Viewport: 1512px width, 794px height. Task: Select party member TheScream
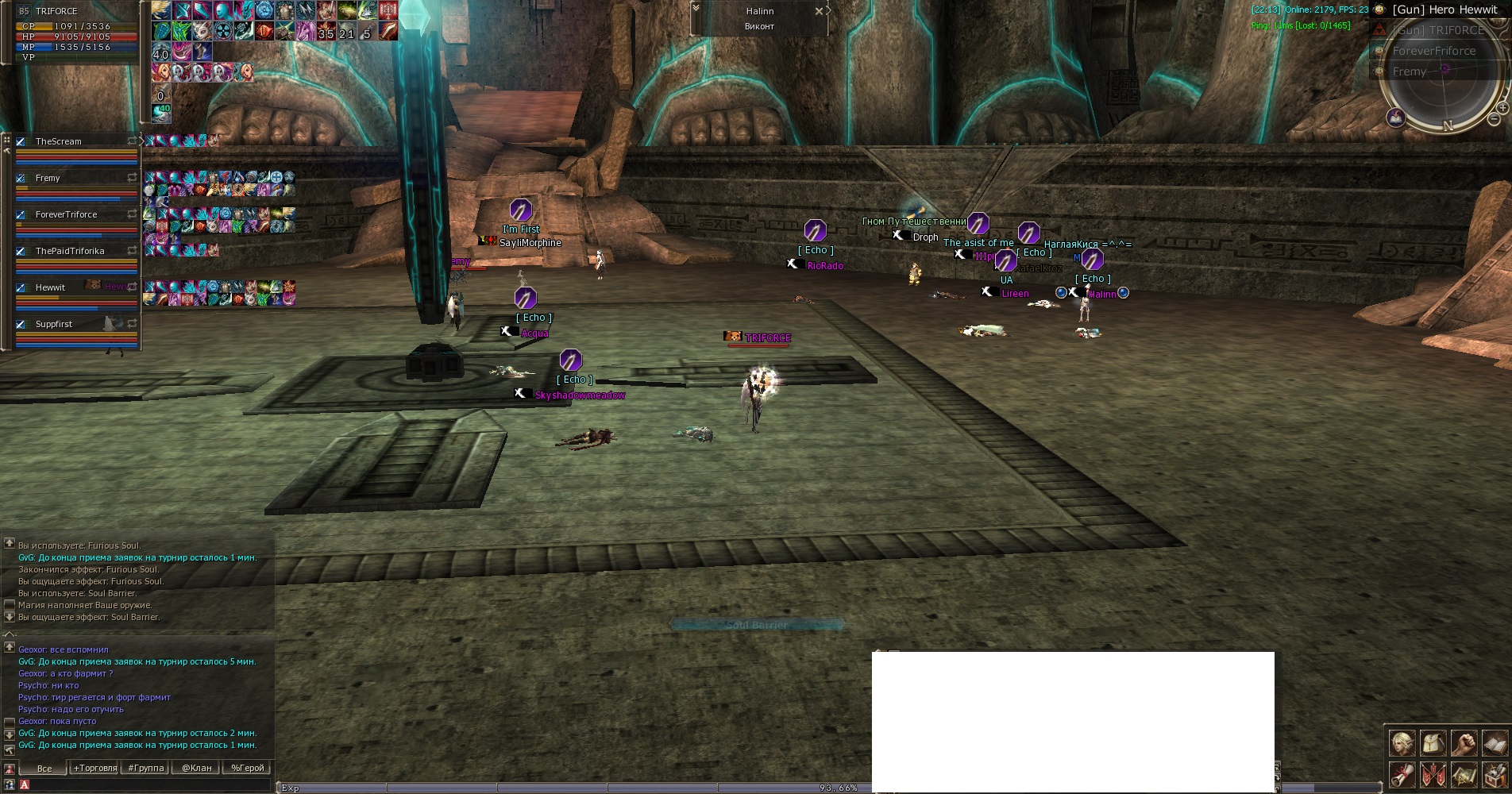pyautogui.click(x=58, y=142)
